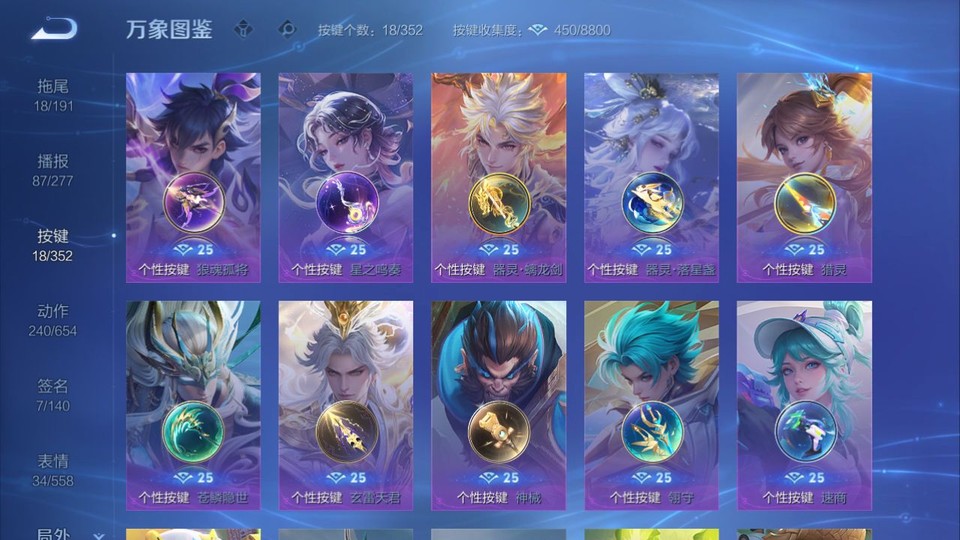Select the 速商 button skin card
The width and height of the screenshot is (960, 540).
(804, 405)
